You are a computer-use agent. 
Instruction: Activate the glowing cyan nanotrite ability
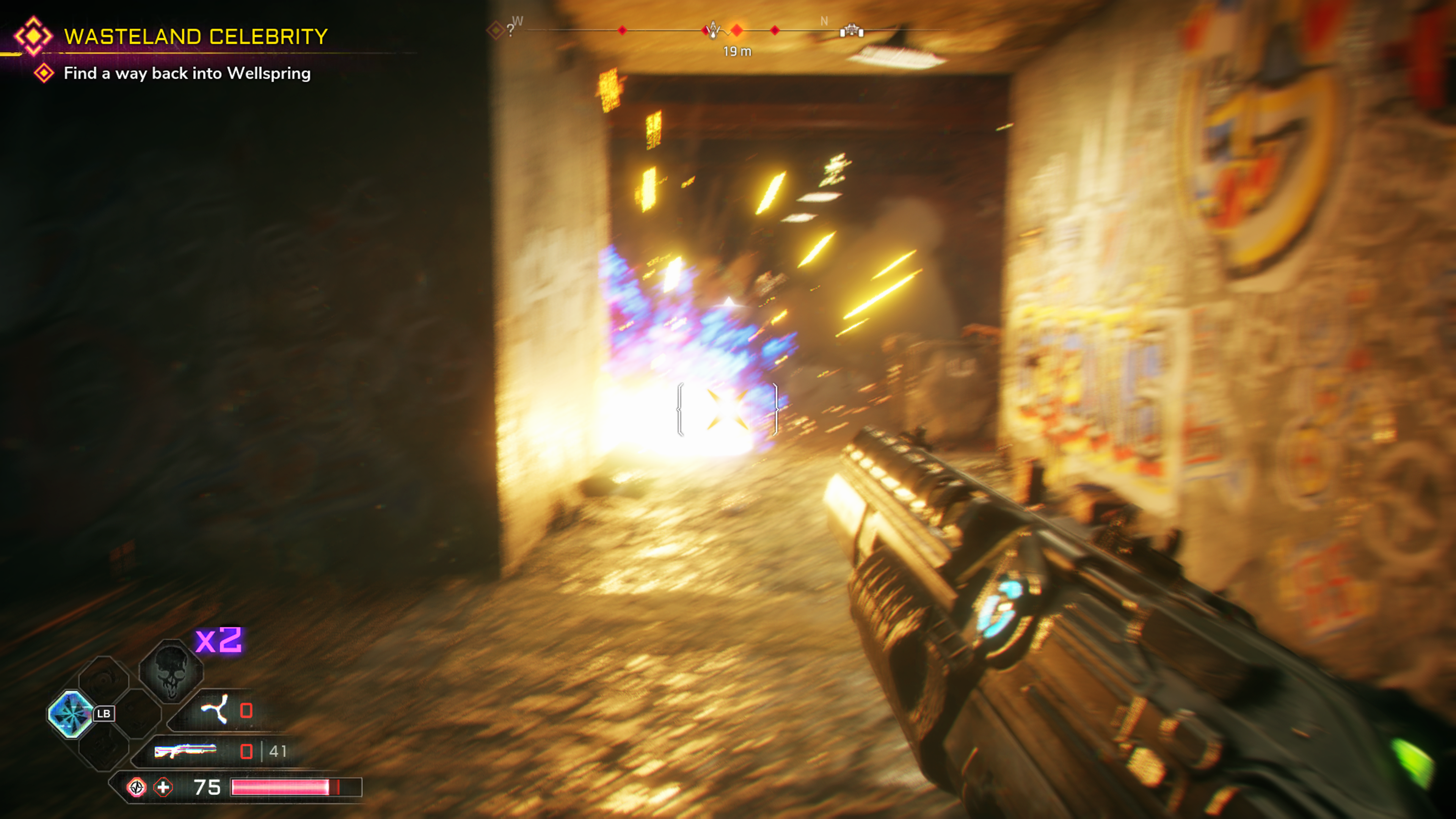click(x=71, y=714)
